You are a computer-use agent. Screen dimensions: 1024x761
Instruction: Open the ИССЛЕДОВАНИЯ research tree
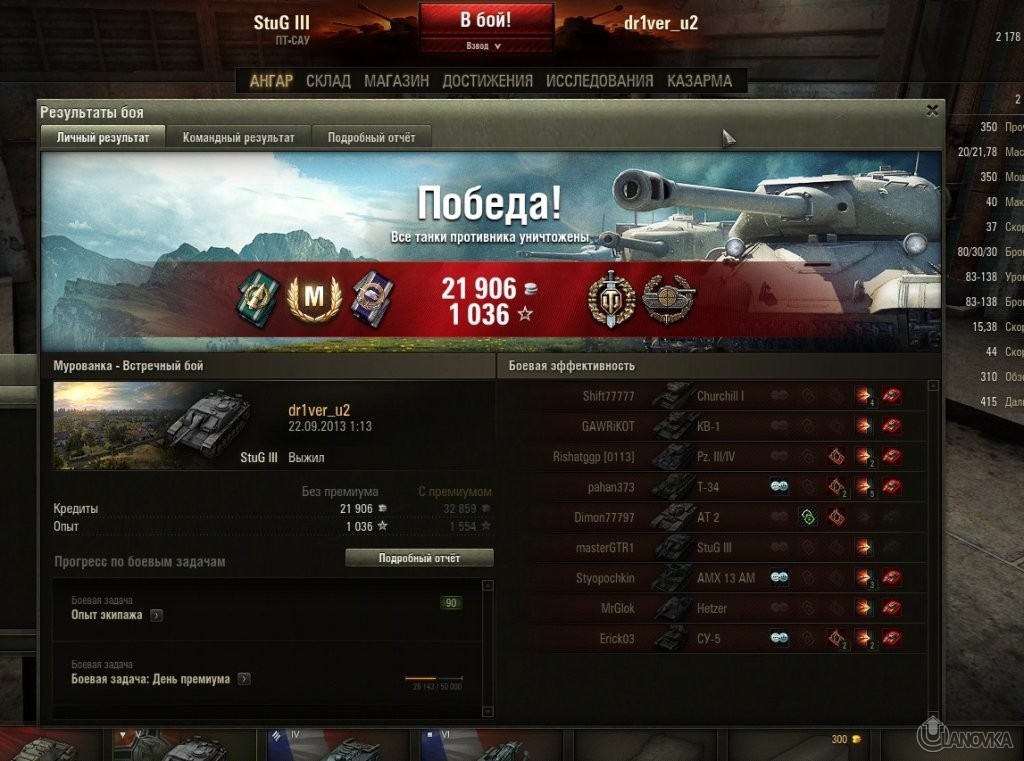click(600, 81)
